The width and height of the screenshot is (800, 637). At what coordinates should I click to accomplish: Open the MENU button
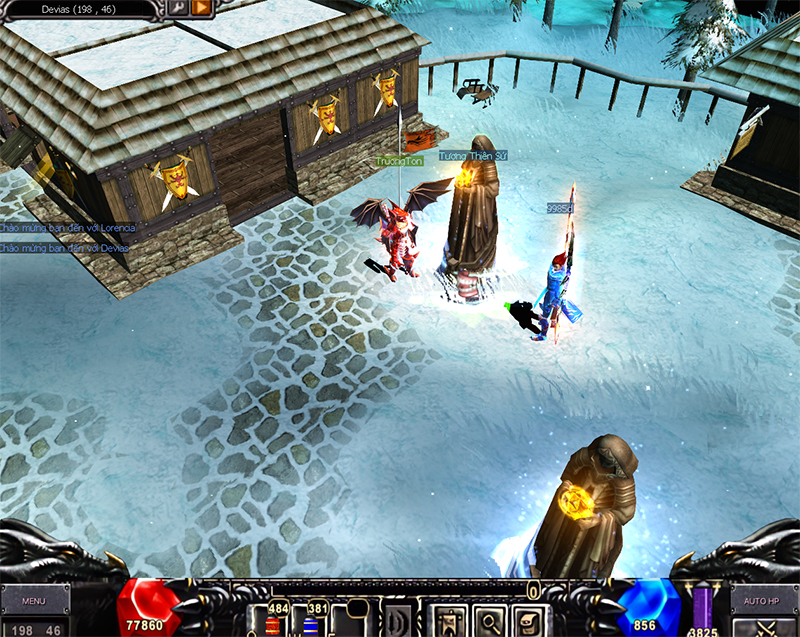pos(34,601)
